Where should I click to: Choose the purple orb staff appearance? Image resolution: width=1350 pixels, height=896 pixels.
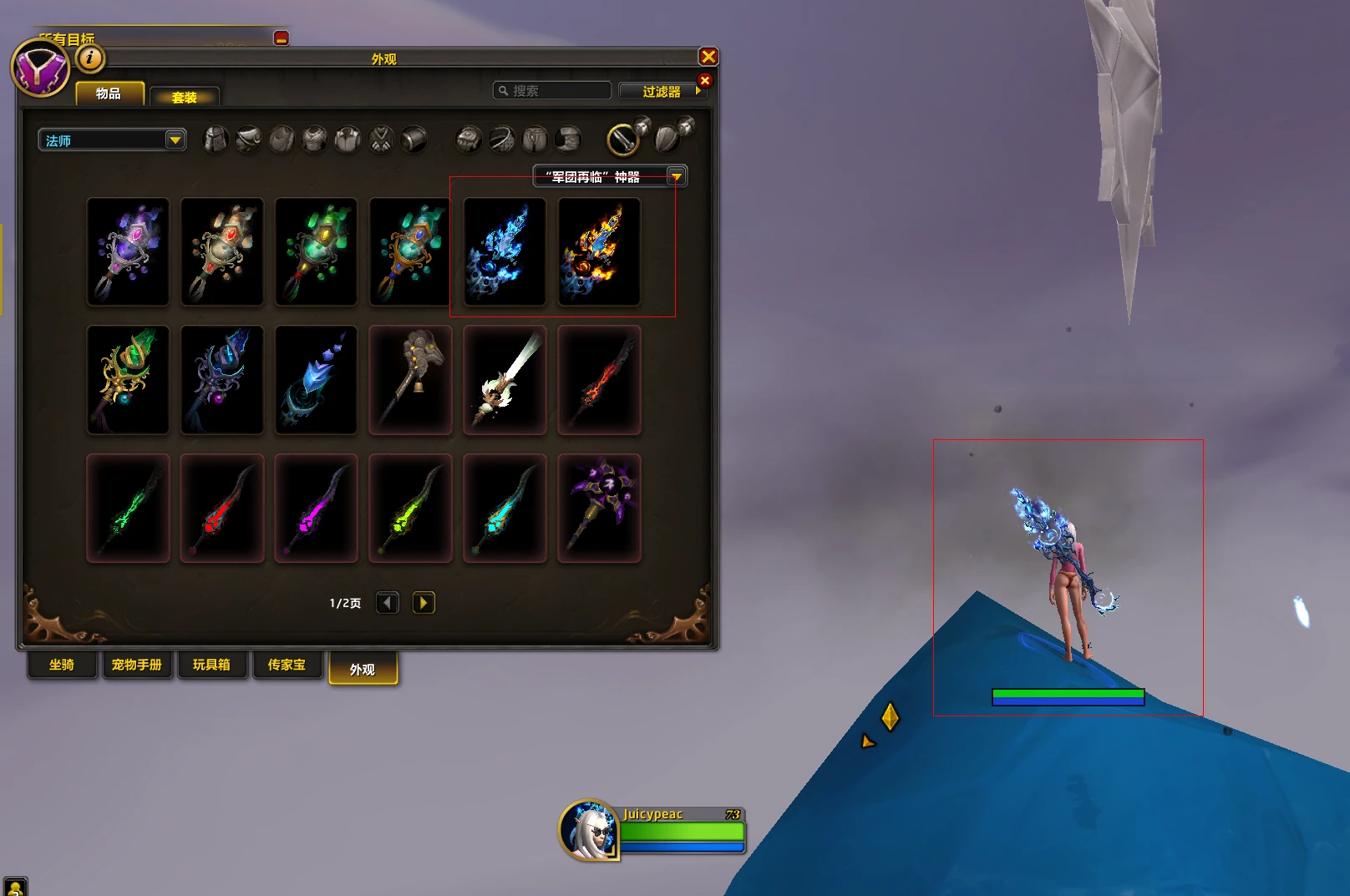coord(128,252)
